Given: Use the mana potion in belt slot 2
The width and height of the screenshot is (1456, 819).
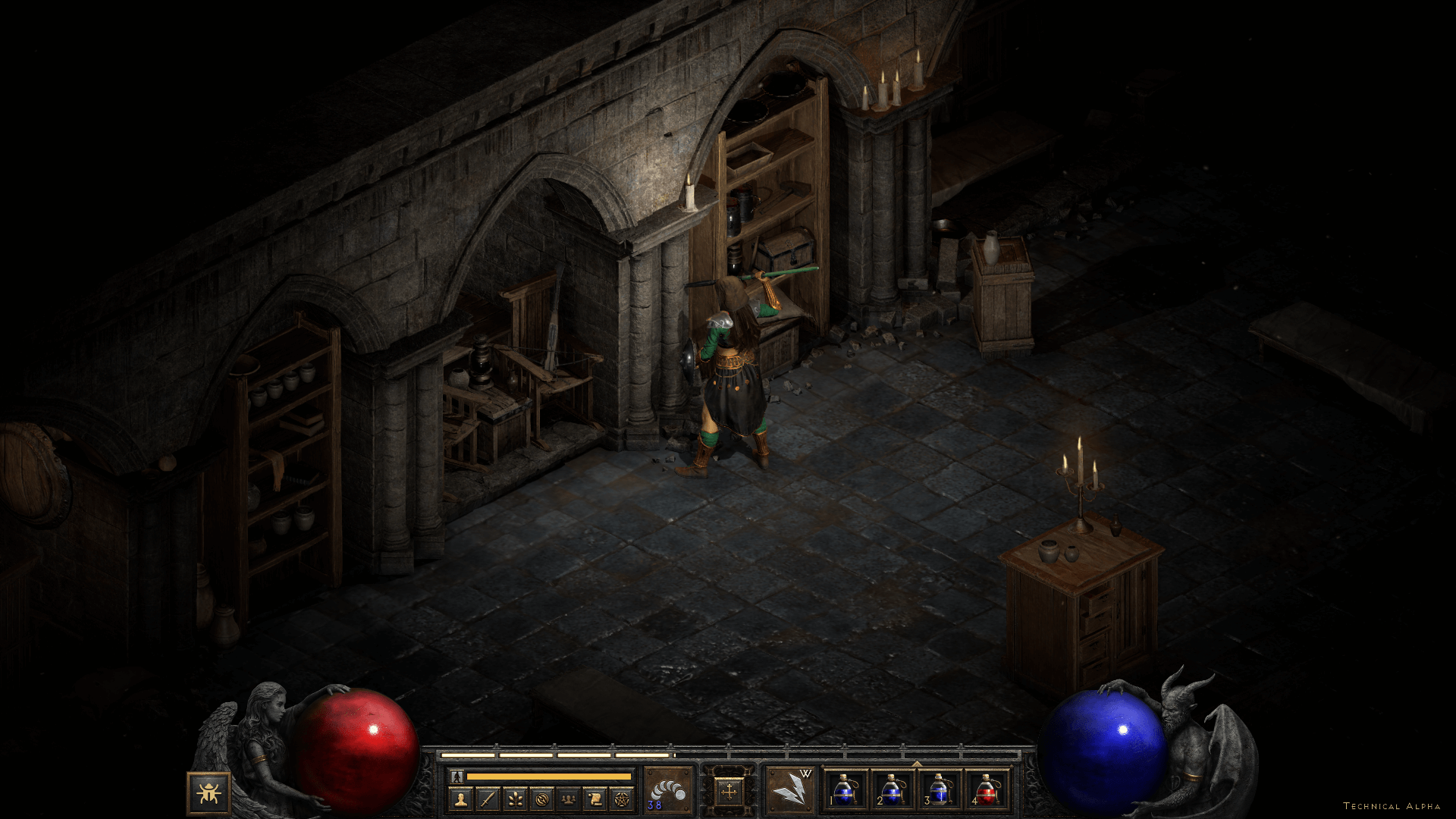Looking at the screenshot, I should [x=893, y=789].
